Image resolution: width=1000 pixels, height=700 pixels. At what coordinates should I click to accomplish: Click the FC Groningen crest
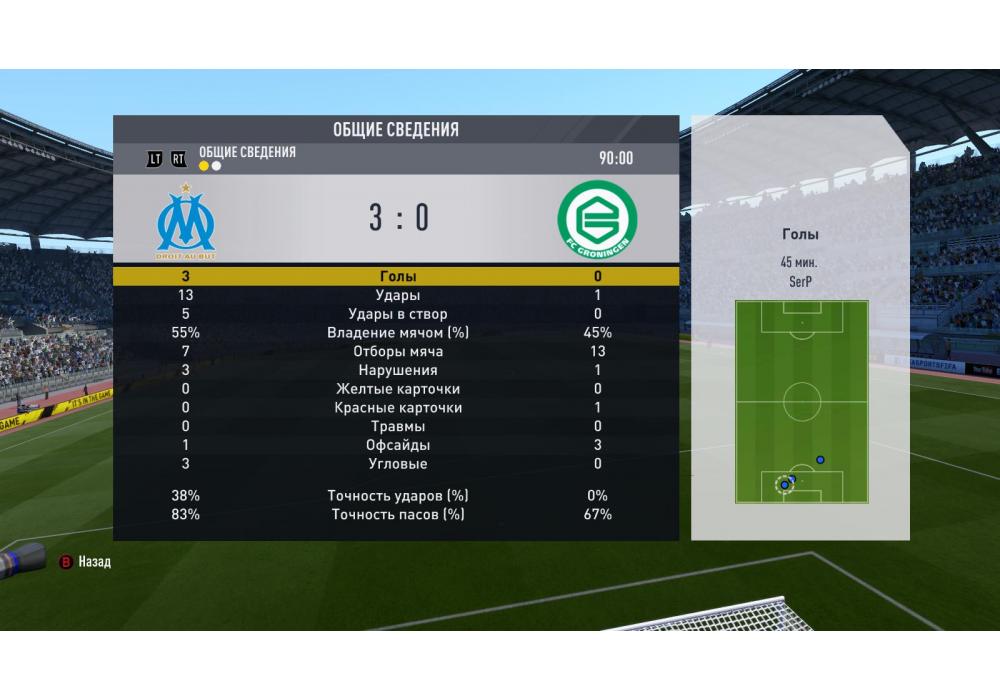pyautogui.click(x=597, y=220)
